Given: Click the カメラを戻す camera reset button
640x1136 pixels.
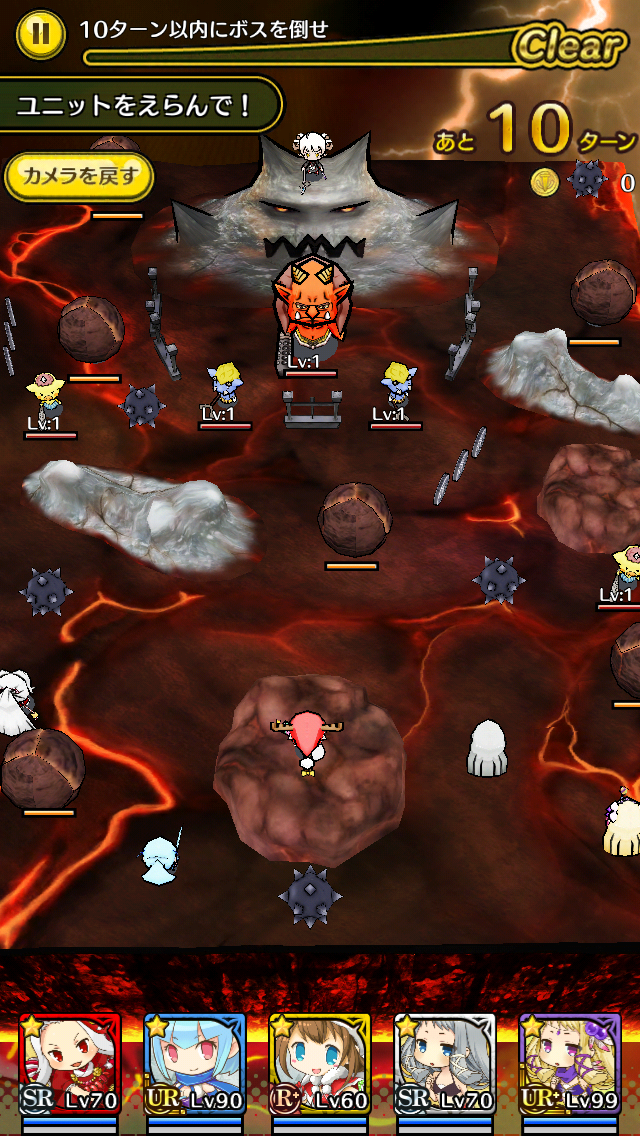Looking at the screenshot, I should click(x=80, y=177).
